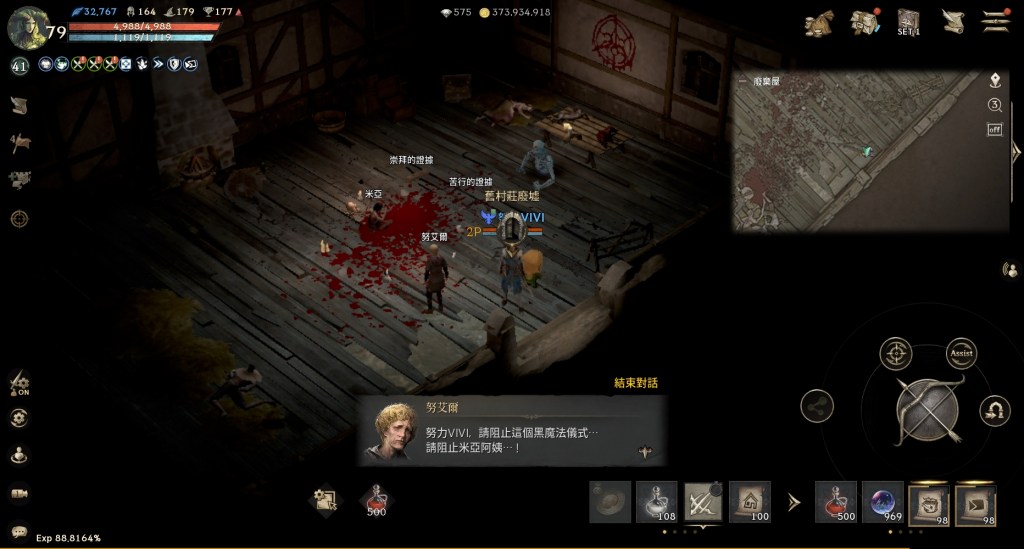This screenshot has width=1024, height=549.
Task: Open the supply package icon with red dot
Action: (864, 22)
